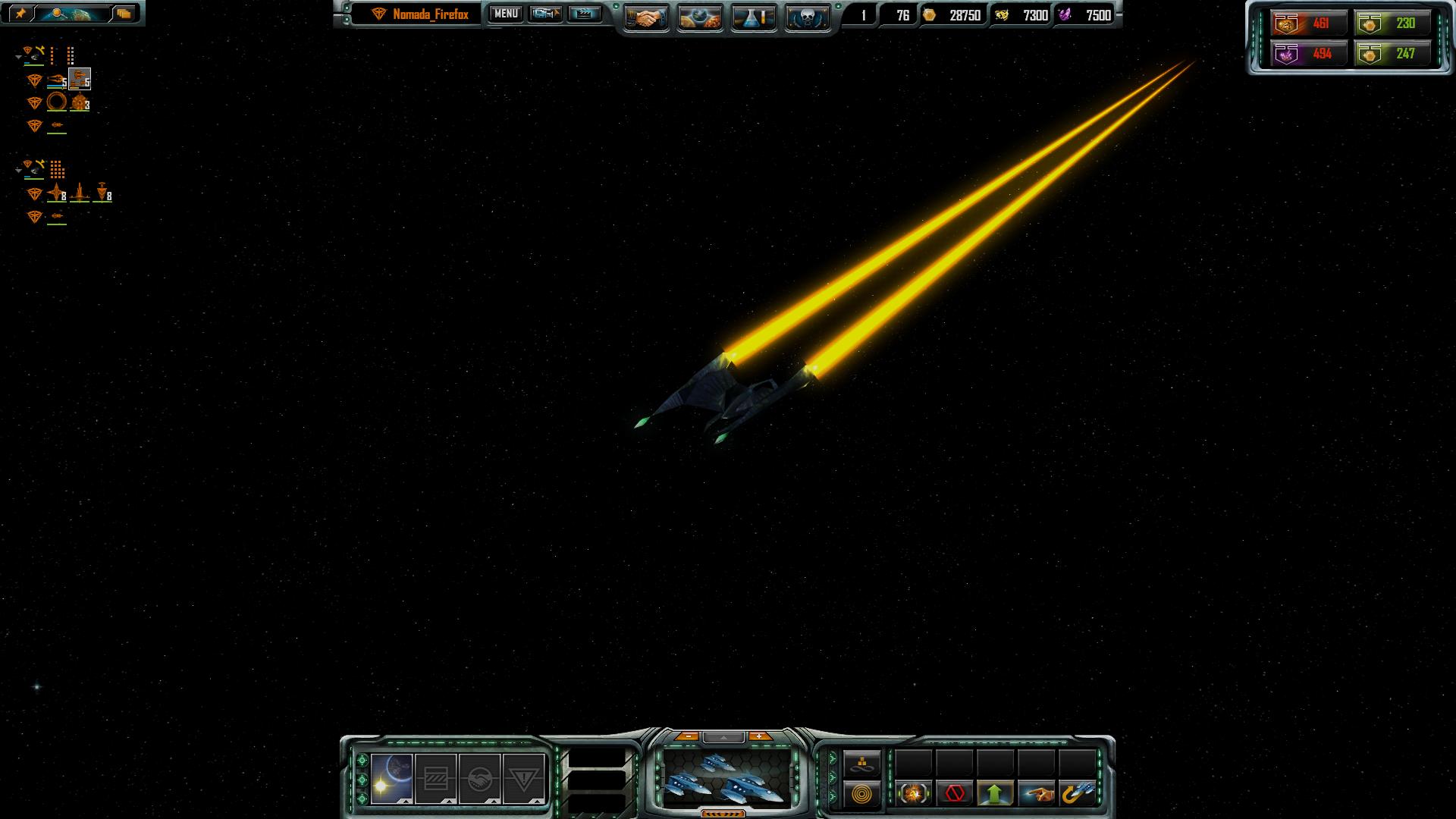
Task: Click the green up-arrow command
Action: click(x=995, y=794)
